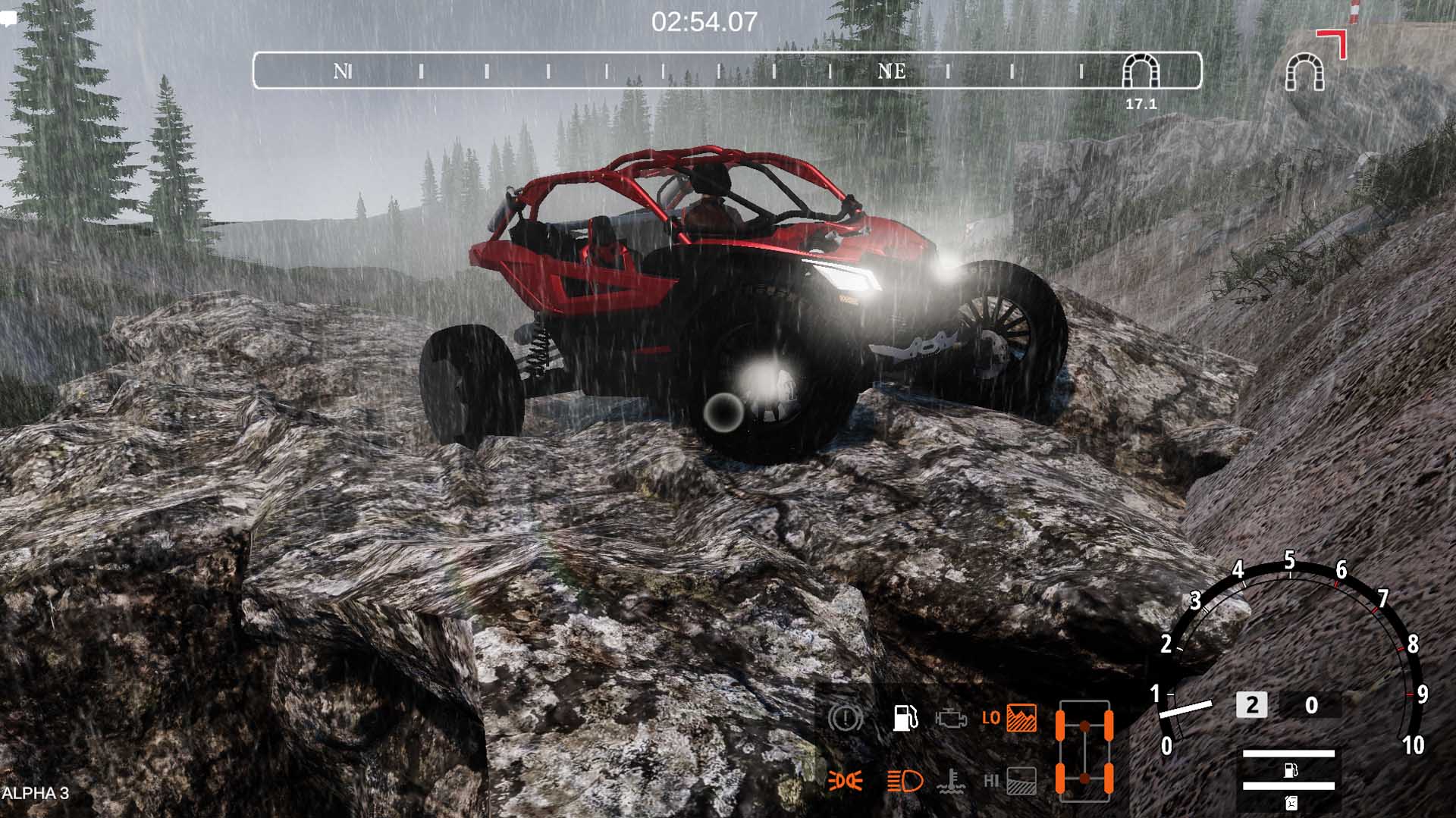Image resolution: width=1456 pixels, height=818 pixels.
Task: Click the parking brake warning icon
Action: [x=845, y=717]
